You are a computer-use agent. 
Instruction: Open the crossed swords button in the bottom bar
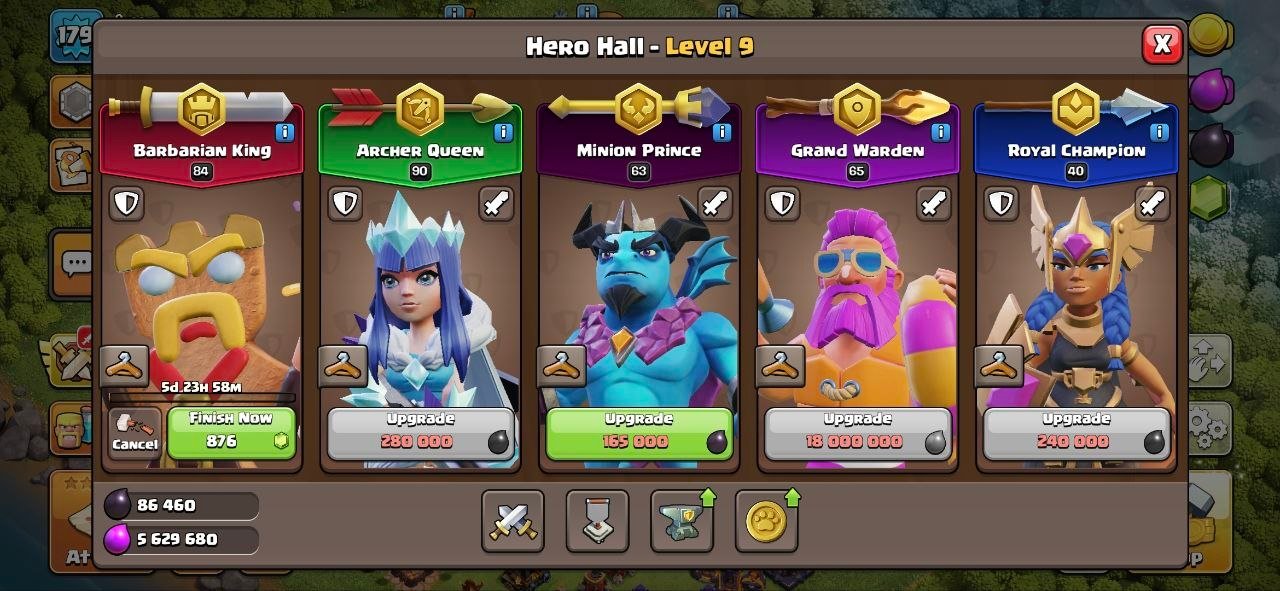click(513, 521)
